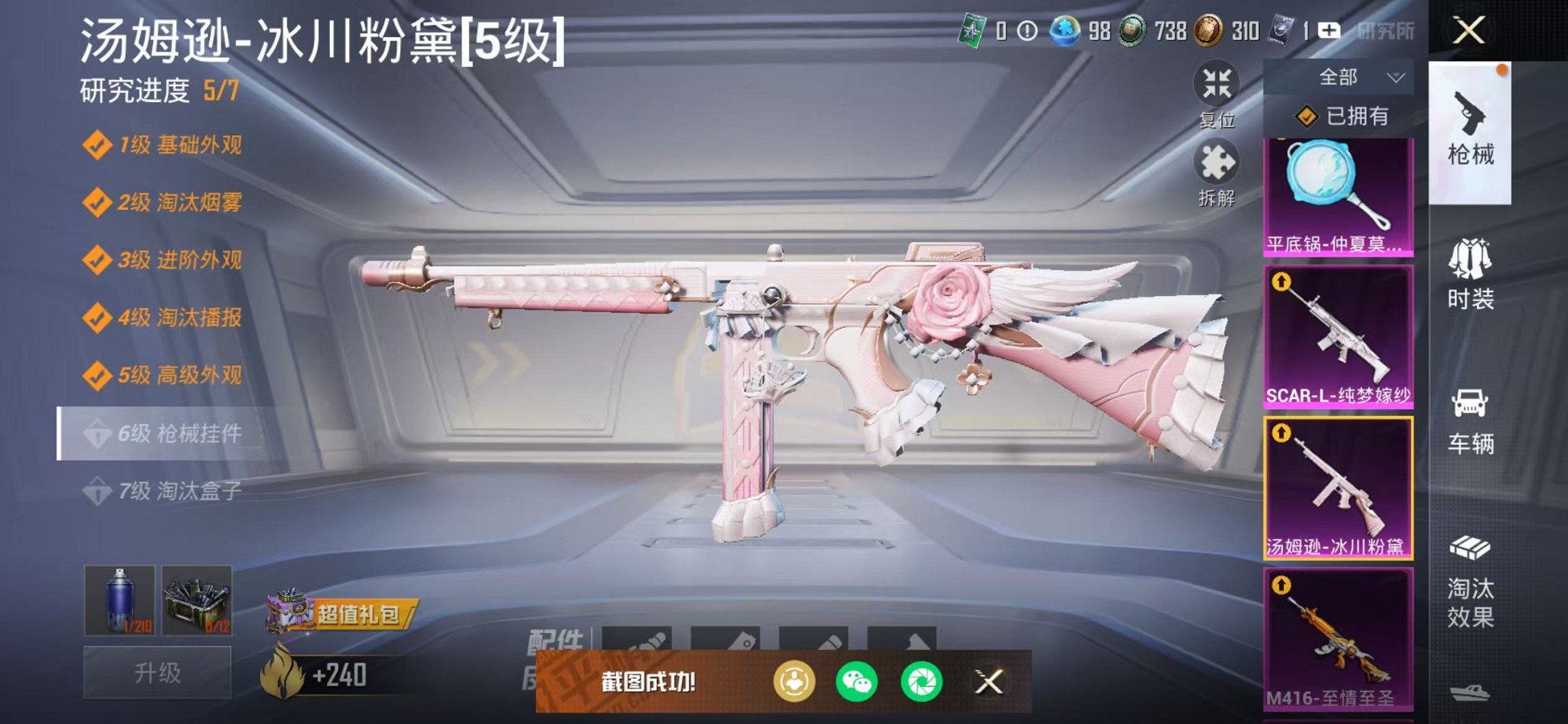Tap the yellow in-game share icon

[796, 680]
